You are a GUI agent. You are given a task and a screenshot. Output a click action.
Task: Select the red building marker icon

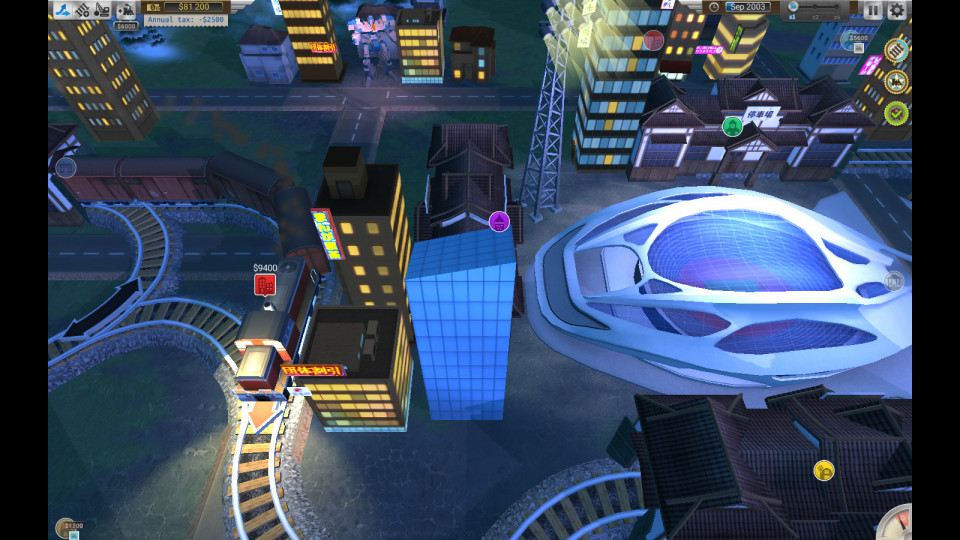tap(654, 40)
